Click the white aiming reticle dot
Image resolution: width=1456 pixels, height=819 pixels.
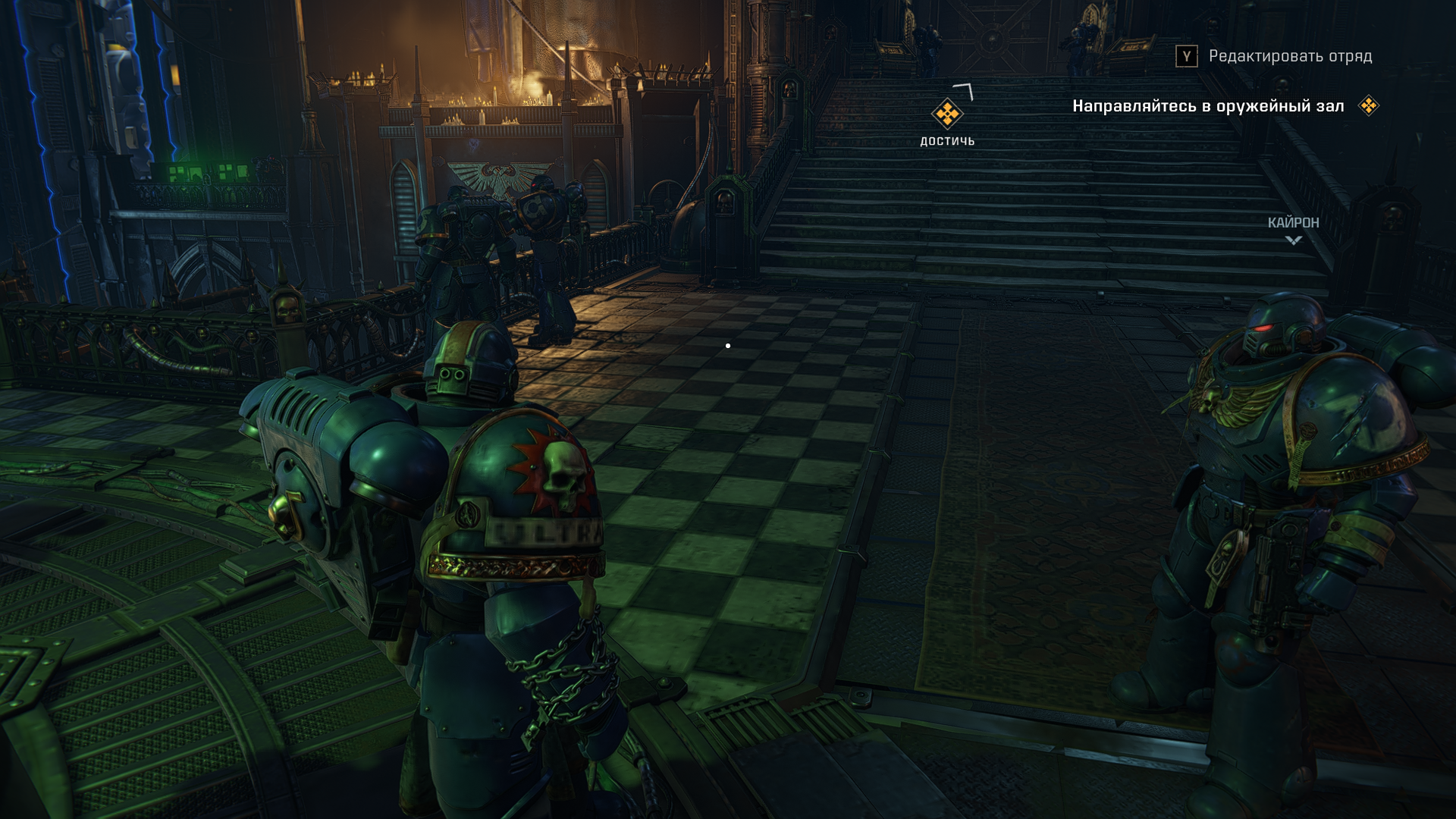coord(729,345)
